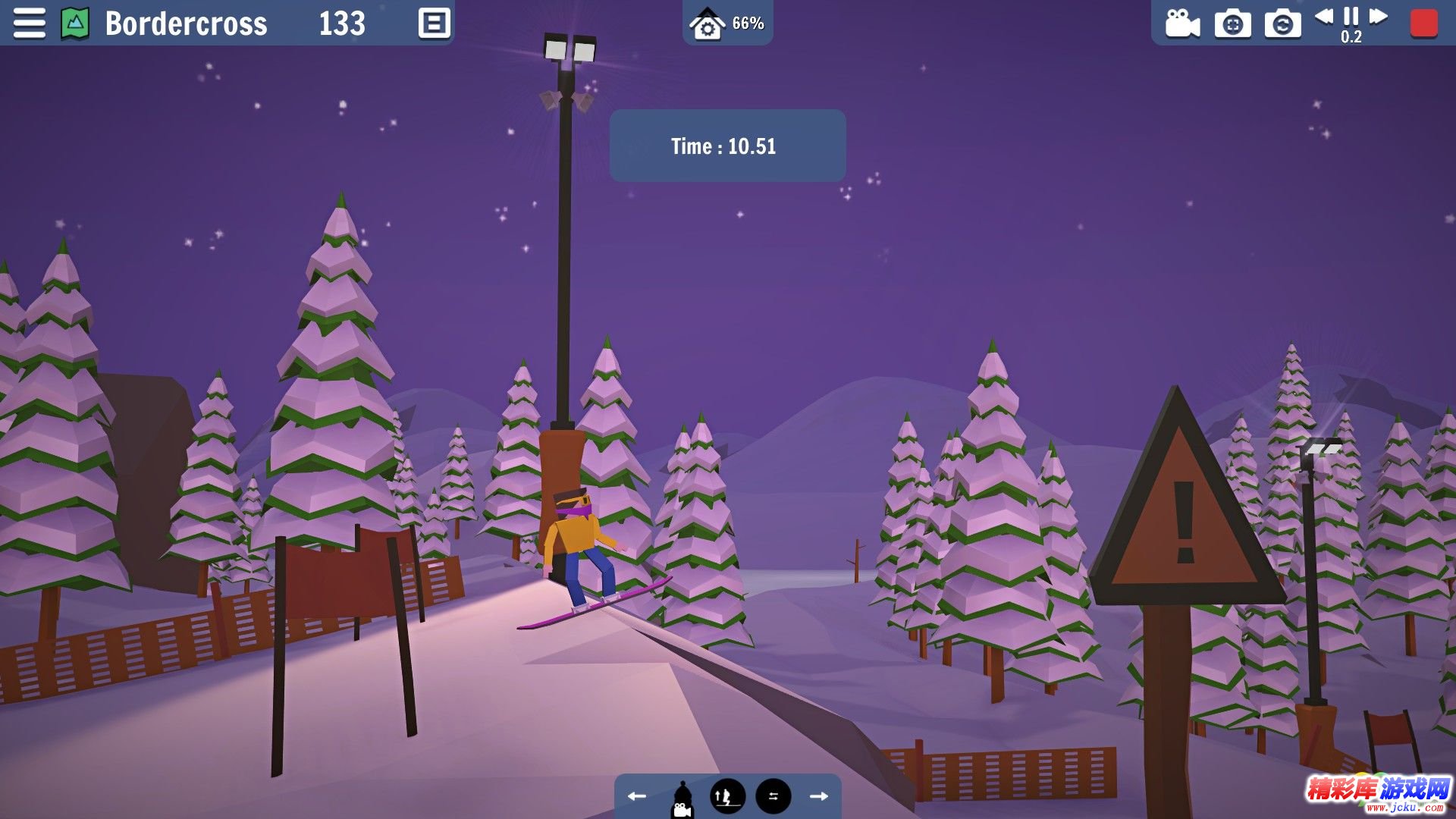Click the red stop recording button
1456x819 pixels.
coord(1423,23)
